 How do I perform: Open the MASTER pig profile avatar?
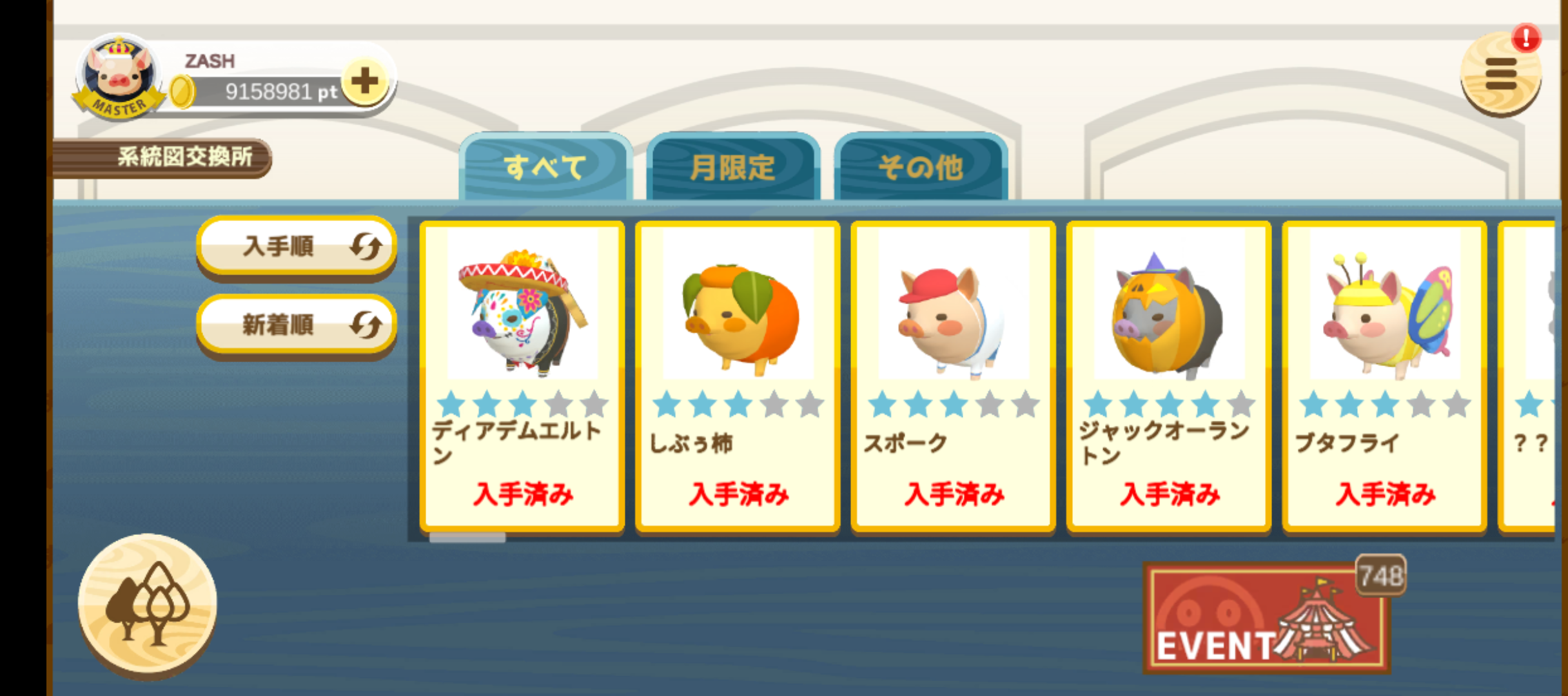pos(119,77)
